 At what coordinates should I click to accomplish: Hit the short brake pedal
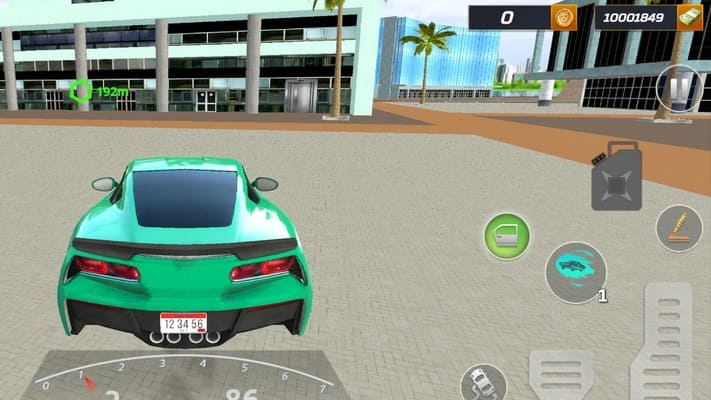[x=561, y=376]
